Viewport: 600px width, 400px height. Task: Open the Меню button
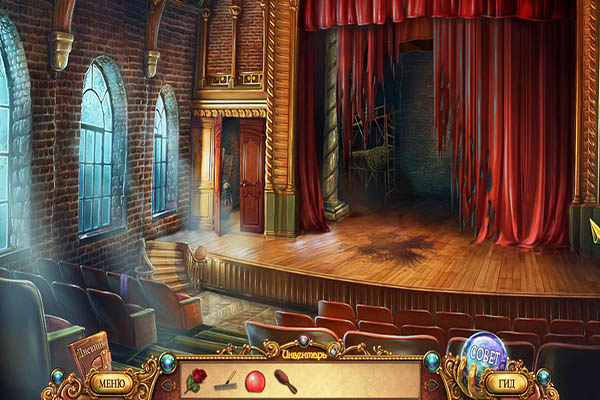(109, 381)
